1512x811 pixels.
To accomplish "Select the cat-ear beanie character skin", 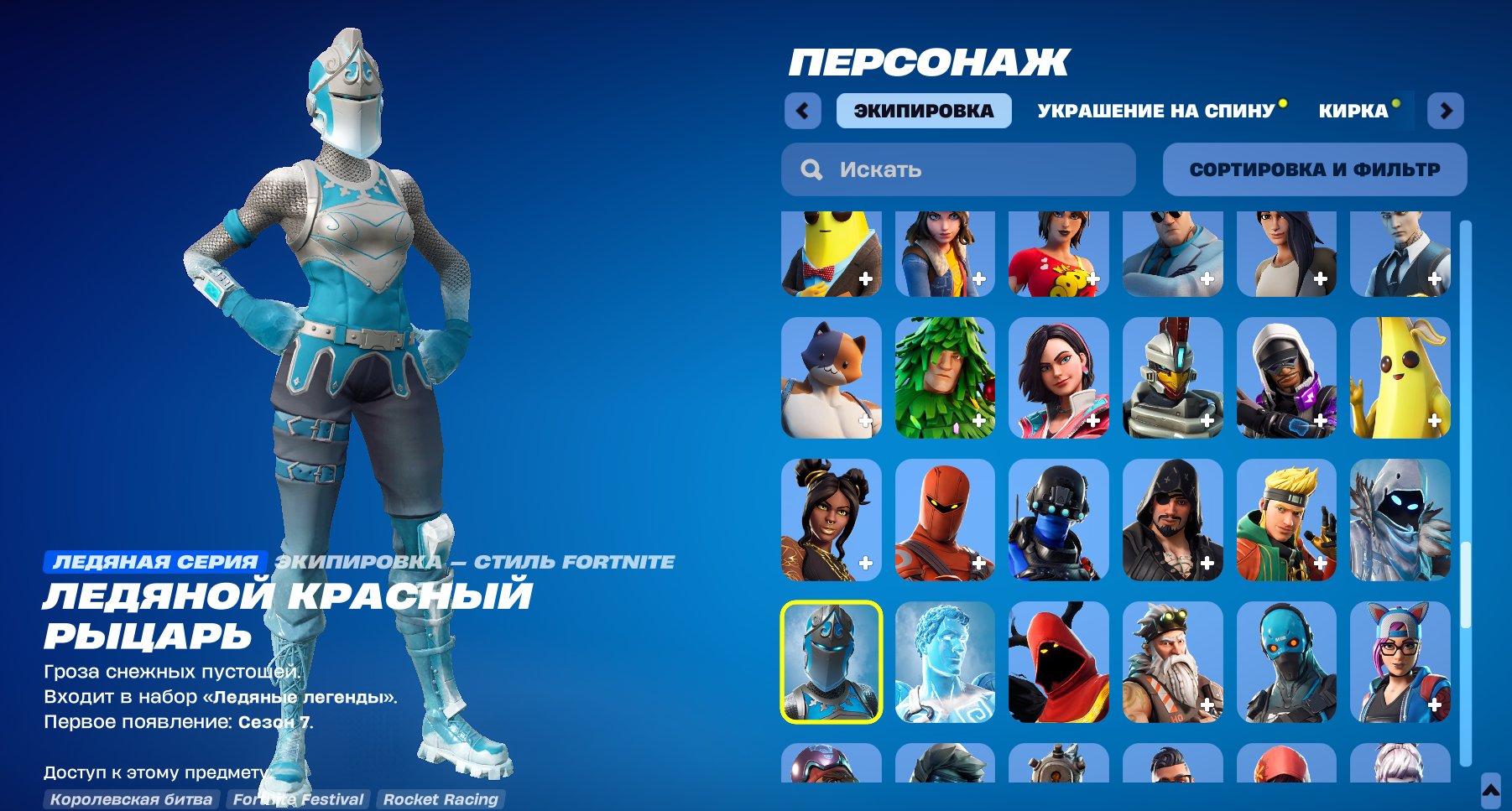I will [x=1400, y=663].
